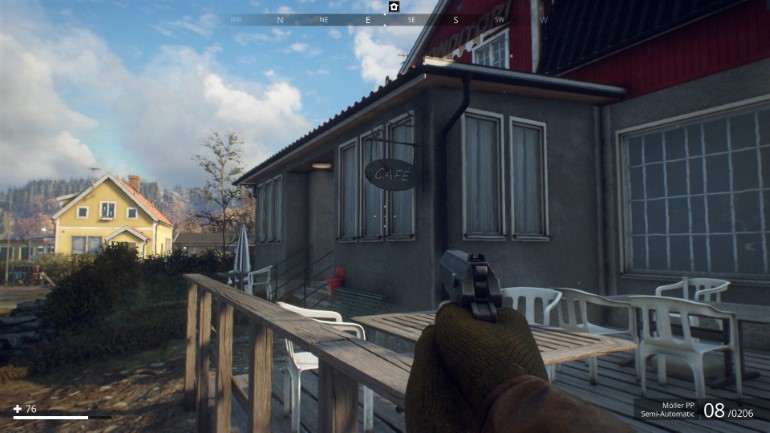Click the Möller PP weapon label
Viewport: 770px width, 433px height.
pos(675,403)
